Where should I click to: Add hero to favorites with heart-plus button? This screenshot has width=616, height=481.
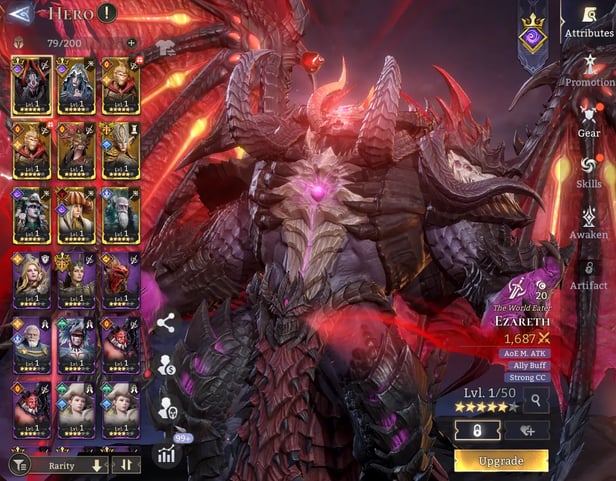coord(526,430)
